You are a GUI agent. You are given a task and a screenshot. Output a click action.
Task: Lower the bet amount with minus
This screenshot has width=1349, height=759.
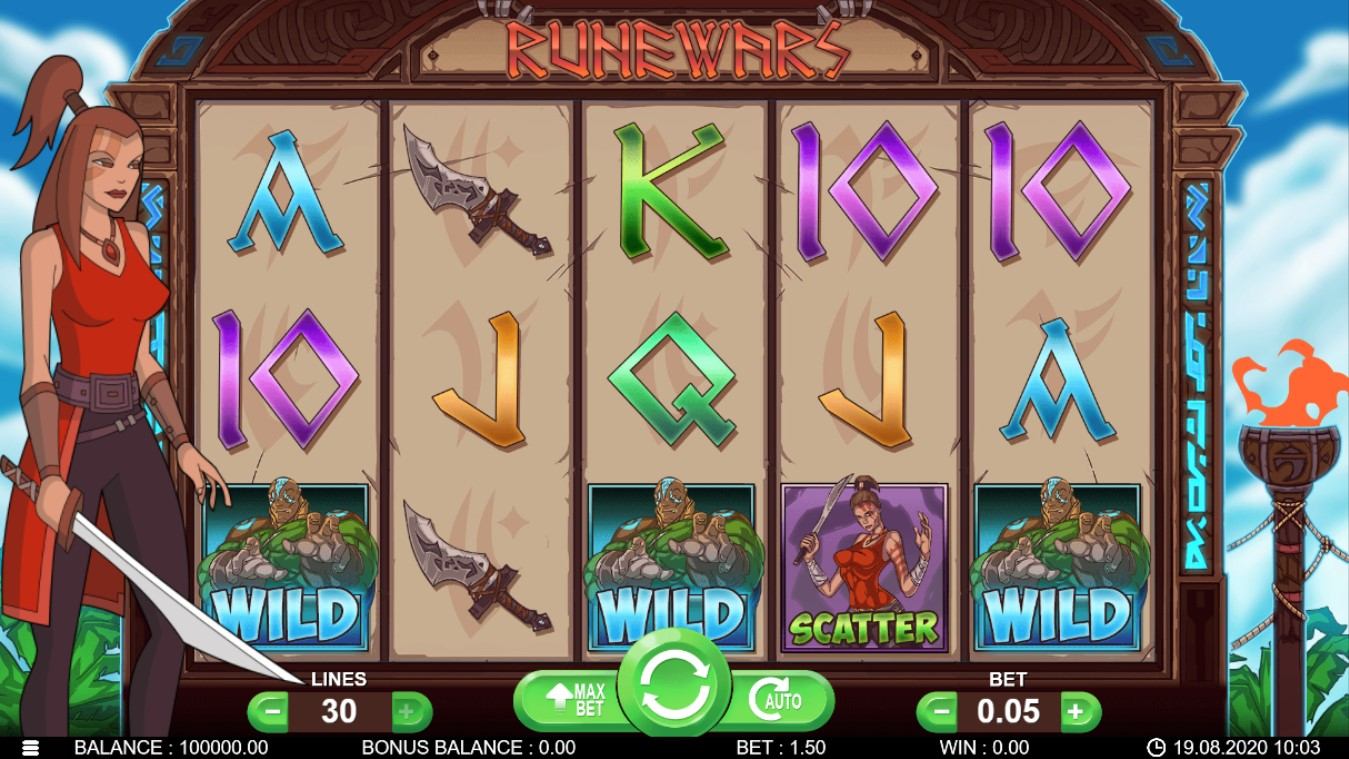pyautogui.click(x=937, y=712)
